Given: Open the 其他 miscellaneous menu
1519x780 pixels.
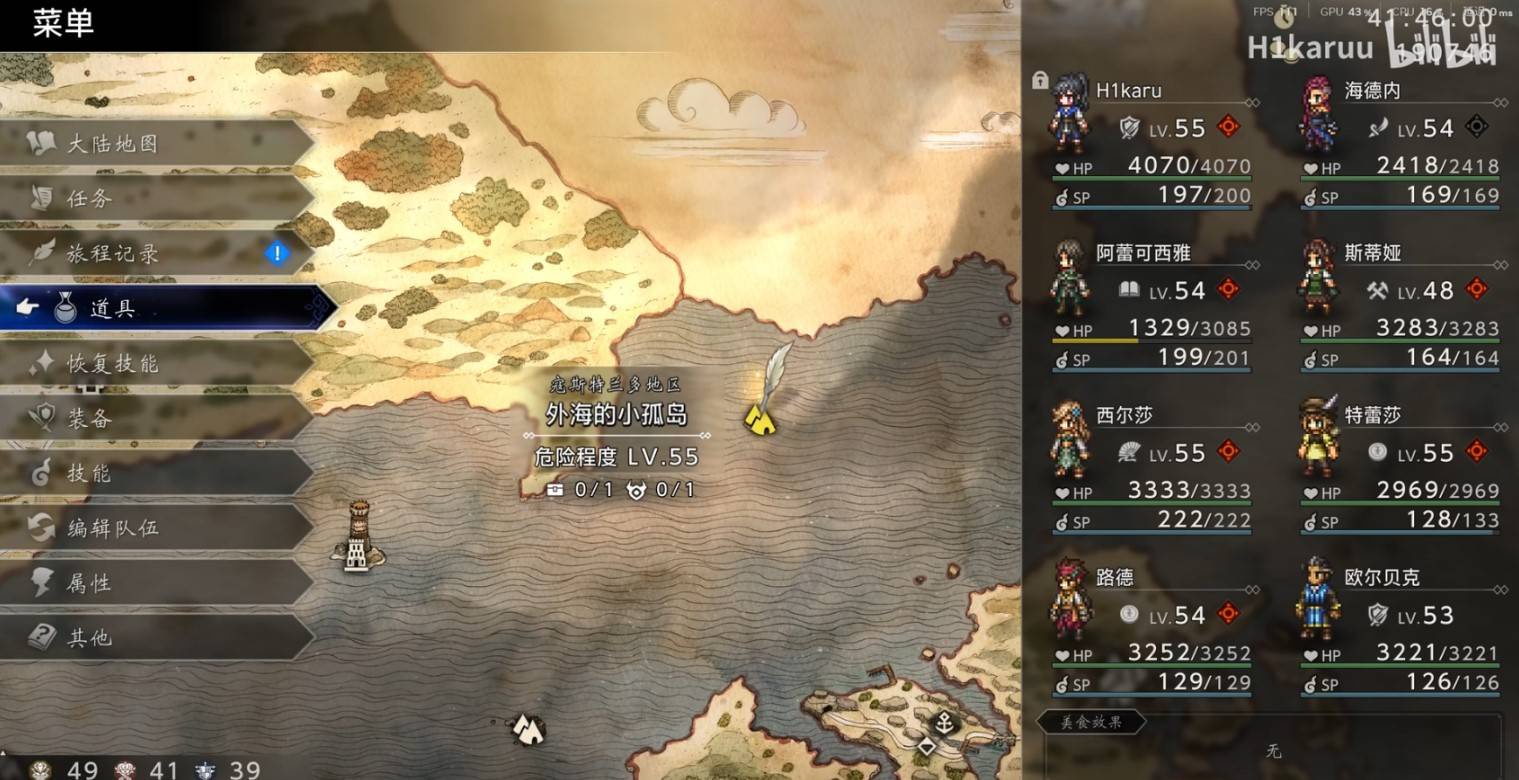Looking at the screenshot, I should 89,638.
